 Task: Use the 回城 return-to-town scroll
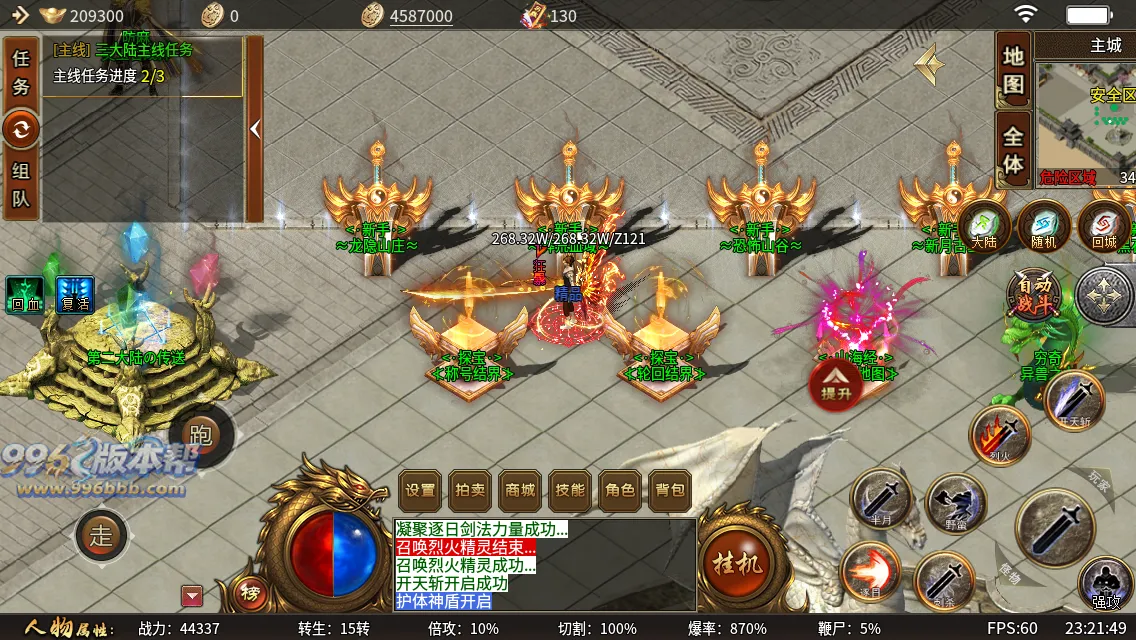(x=1104, y=227)
